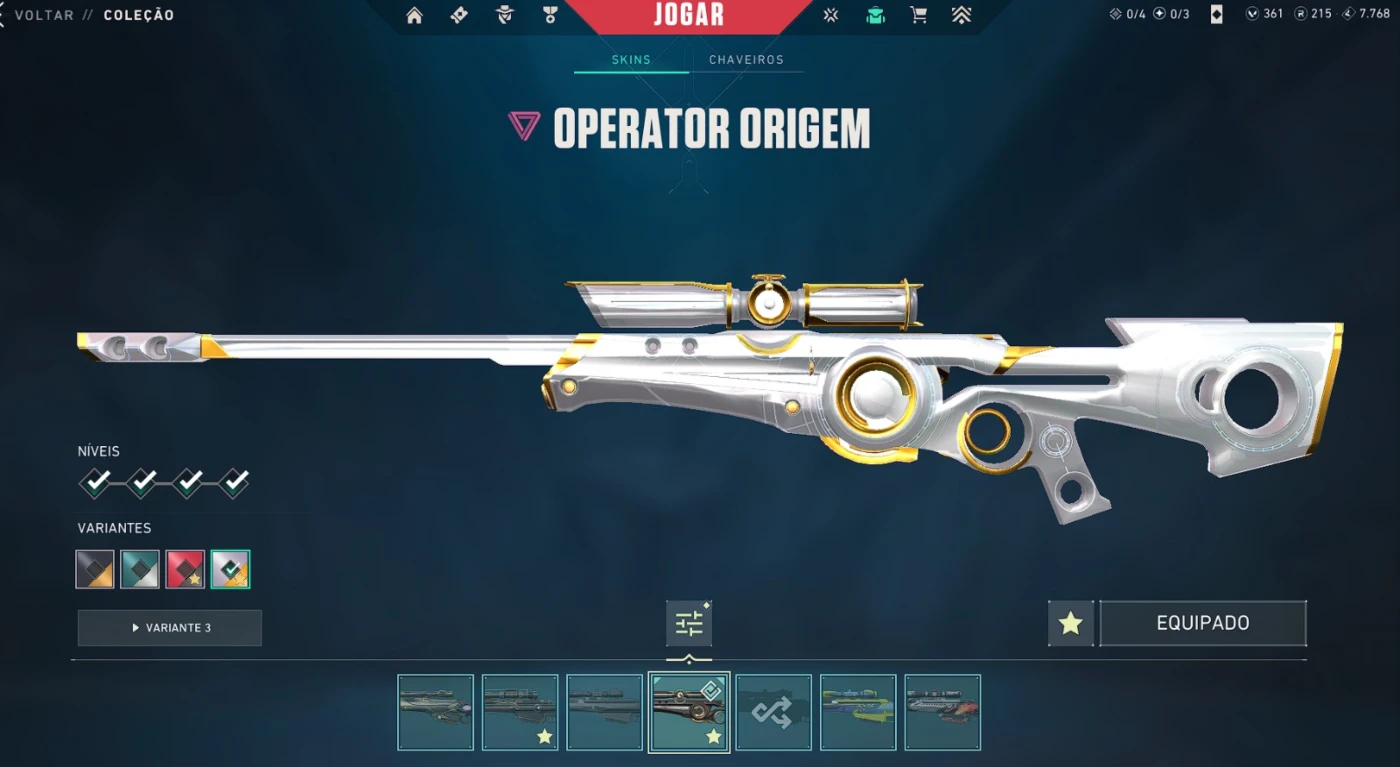This screenshot has height=767, width=1400.
Task: Select the random shuffle skin tile
Action: click(x=773, y=712)
